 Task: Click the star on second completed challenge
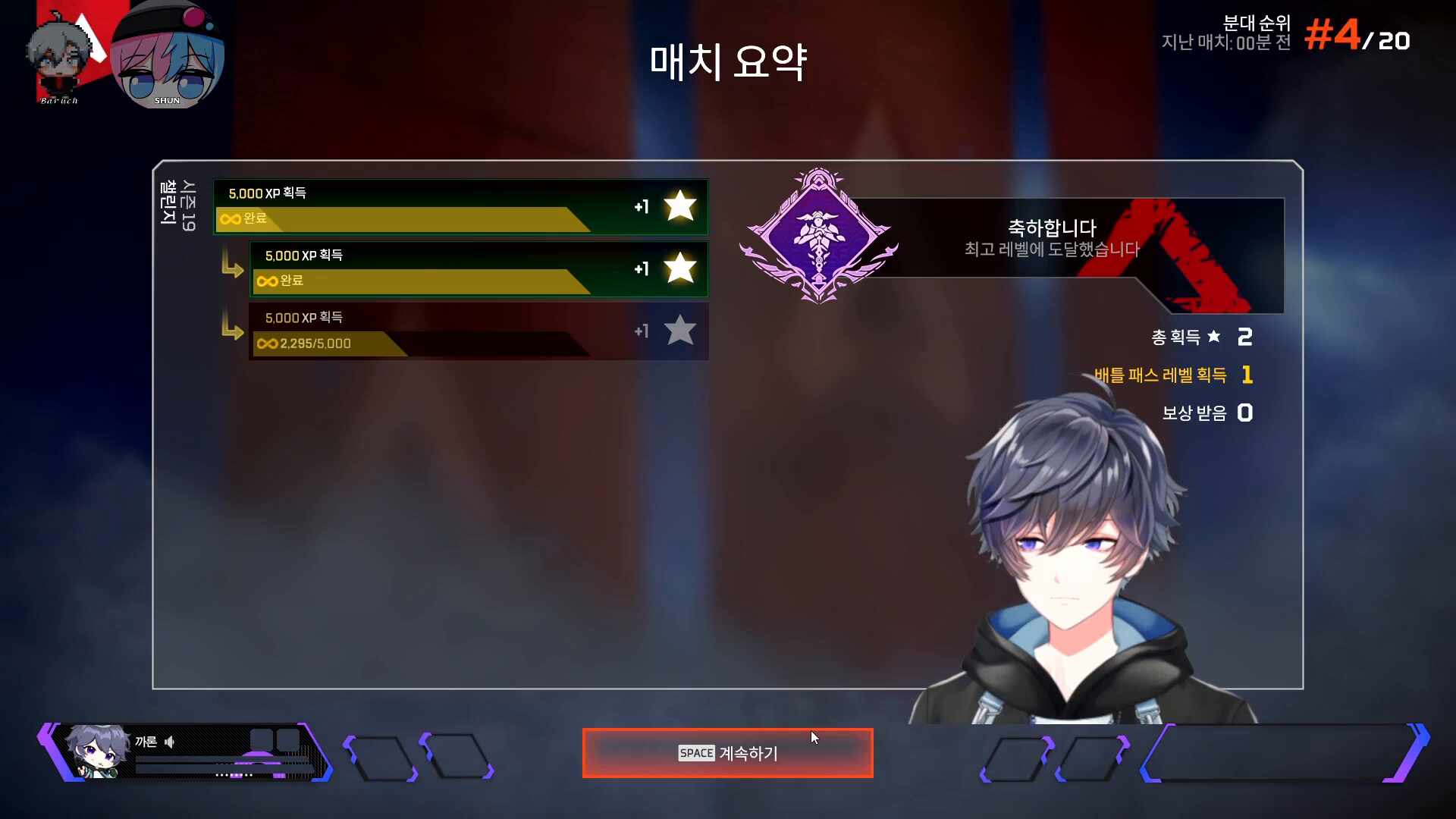click(x=679, y=269)
